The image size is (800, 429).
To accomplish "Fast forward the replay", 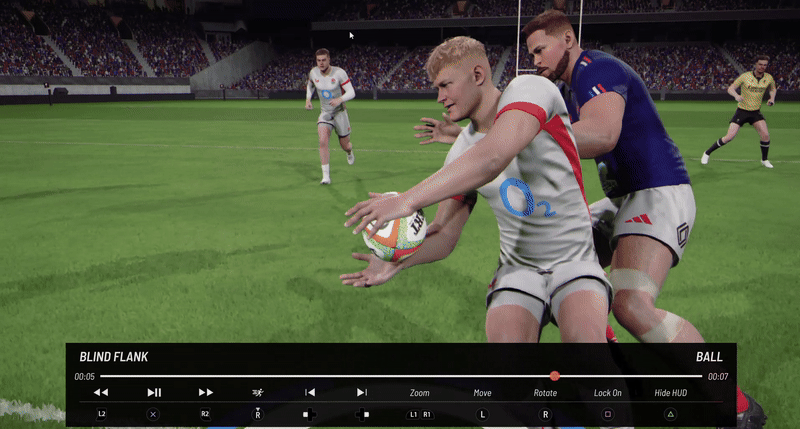I will point(206,393).
